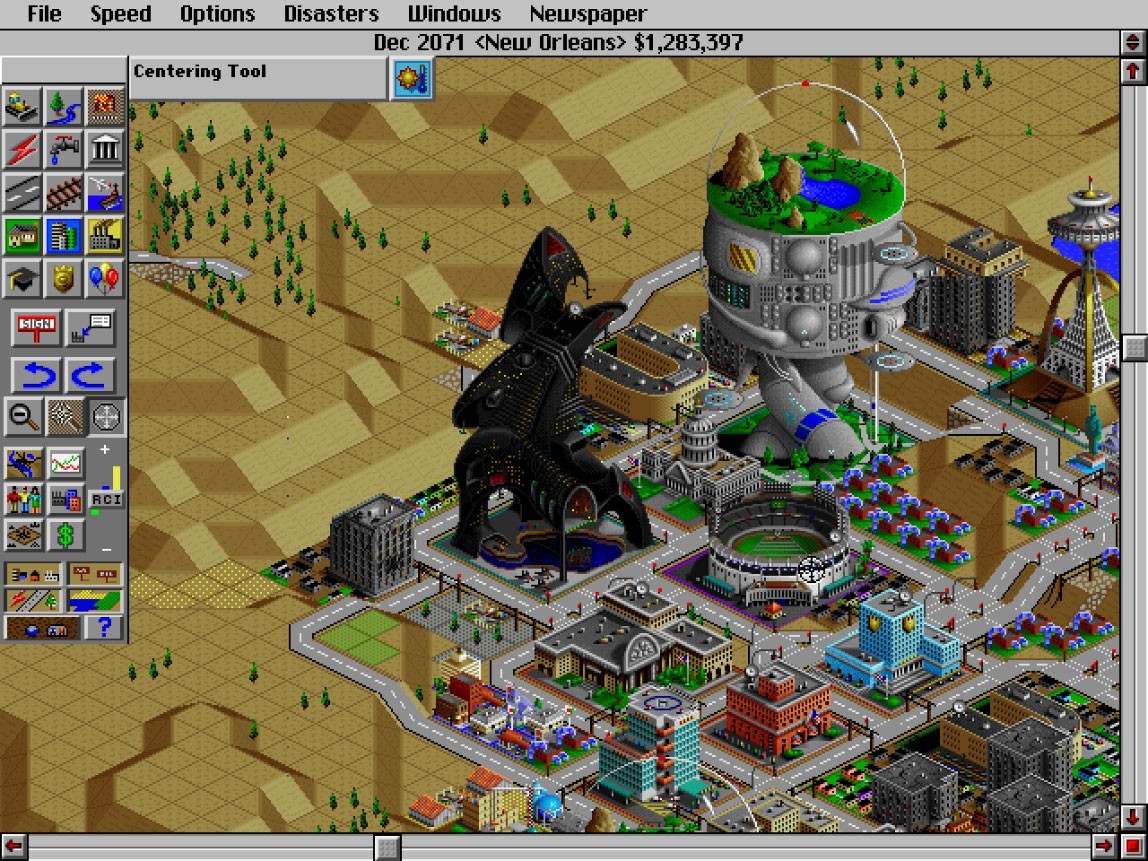The height and width of the screenshot is (861, 1148).
Task: Select the residential zone house tool
Action: [x=23, y=236]
